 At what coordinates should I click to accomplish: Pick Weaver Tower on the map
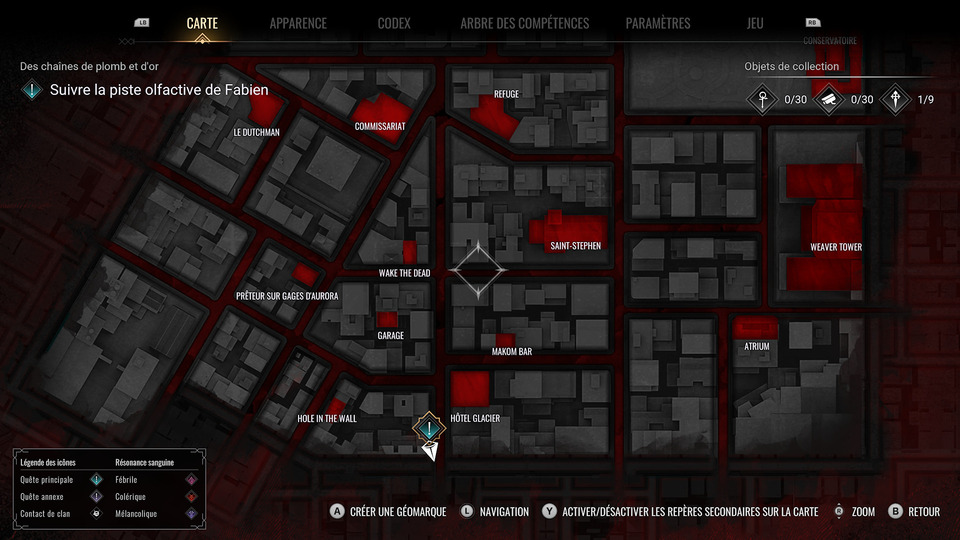point(835,247)
